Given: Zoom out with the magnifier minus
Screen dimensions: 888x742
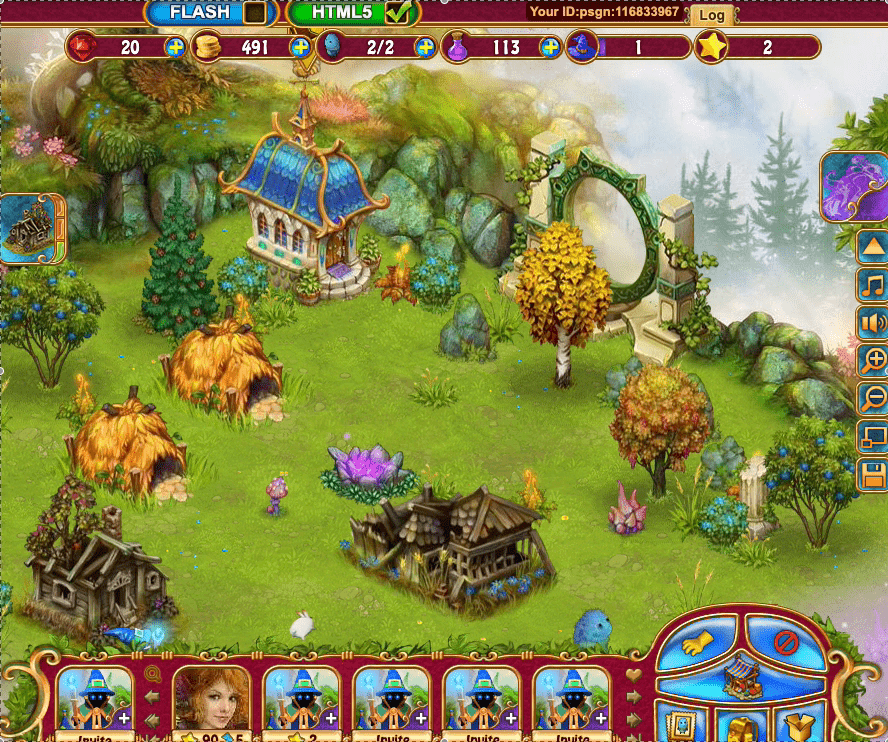Looking at the screenshot, I should [x=873, y=398].
